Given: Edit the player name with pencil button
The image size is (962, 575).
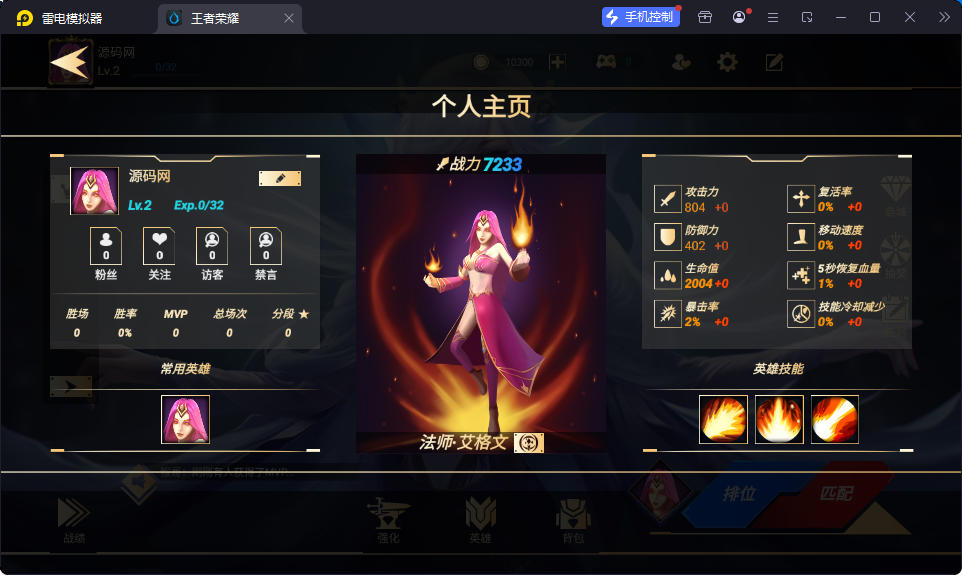Looking at the screenshot, I should coord(280,178).
